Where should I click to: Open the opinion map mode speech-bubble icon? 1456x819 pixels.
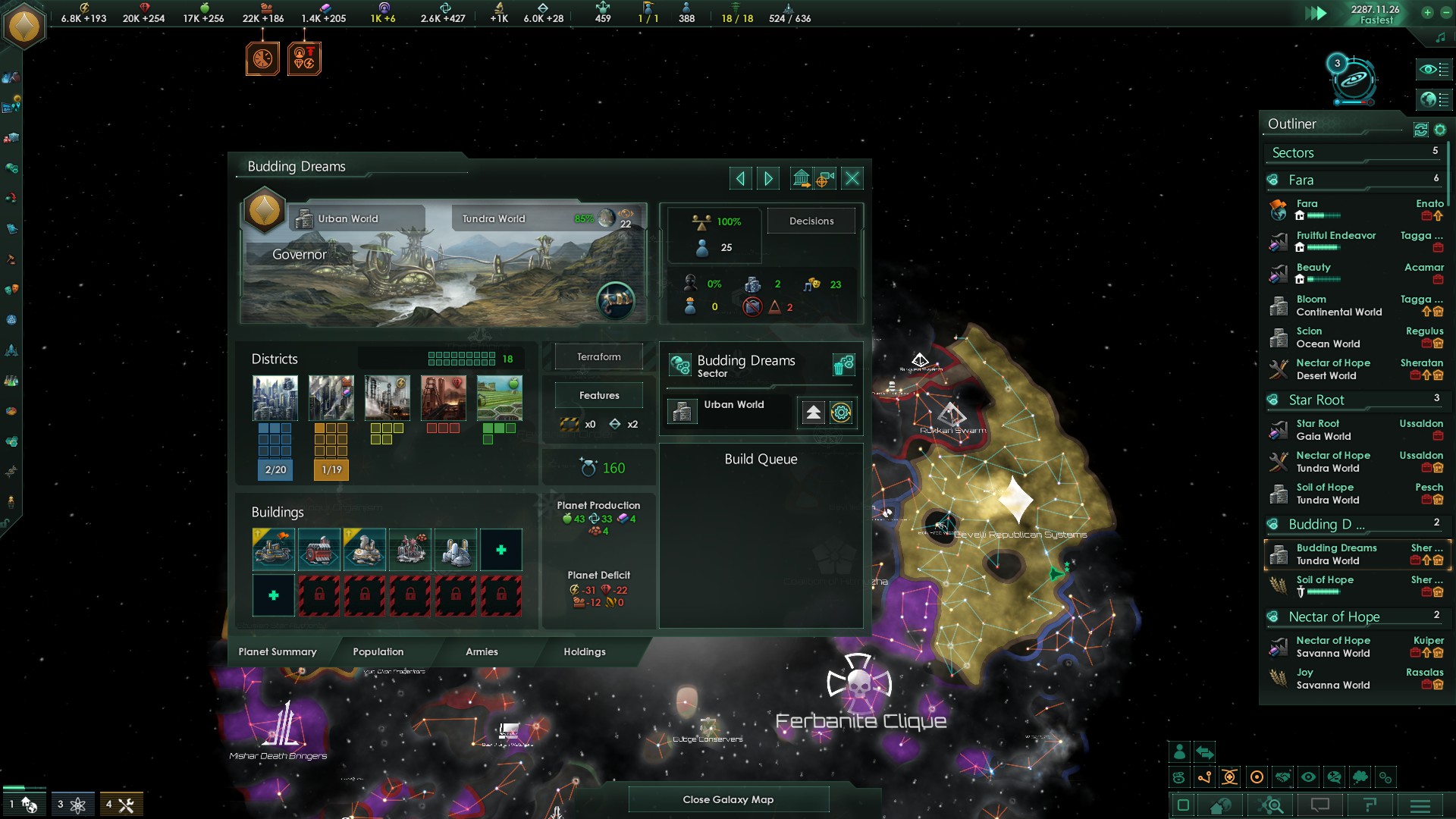(1334, 777)
